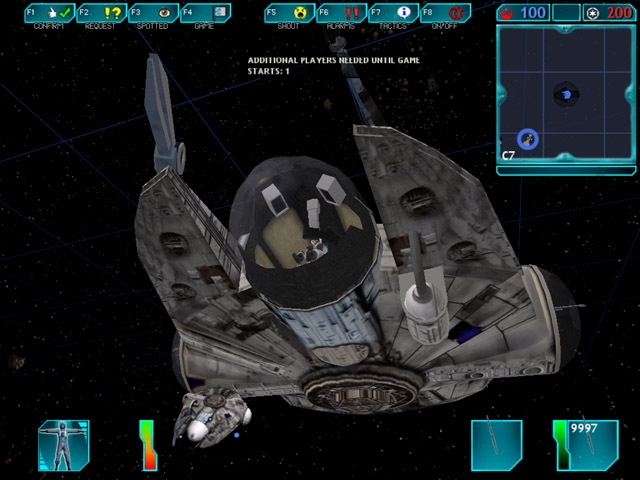Show the F7 Tactics commands

point(392,14)
